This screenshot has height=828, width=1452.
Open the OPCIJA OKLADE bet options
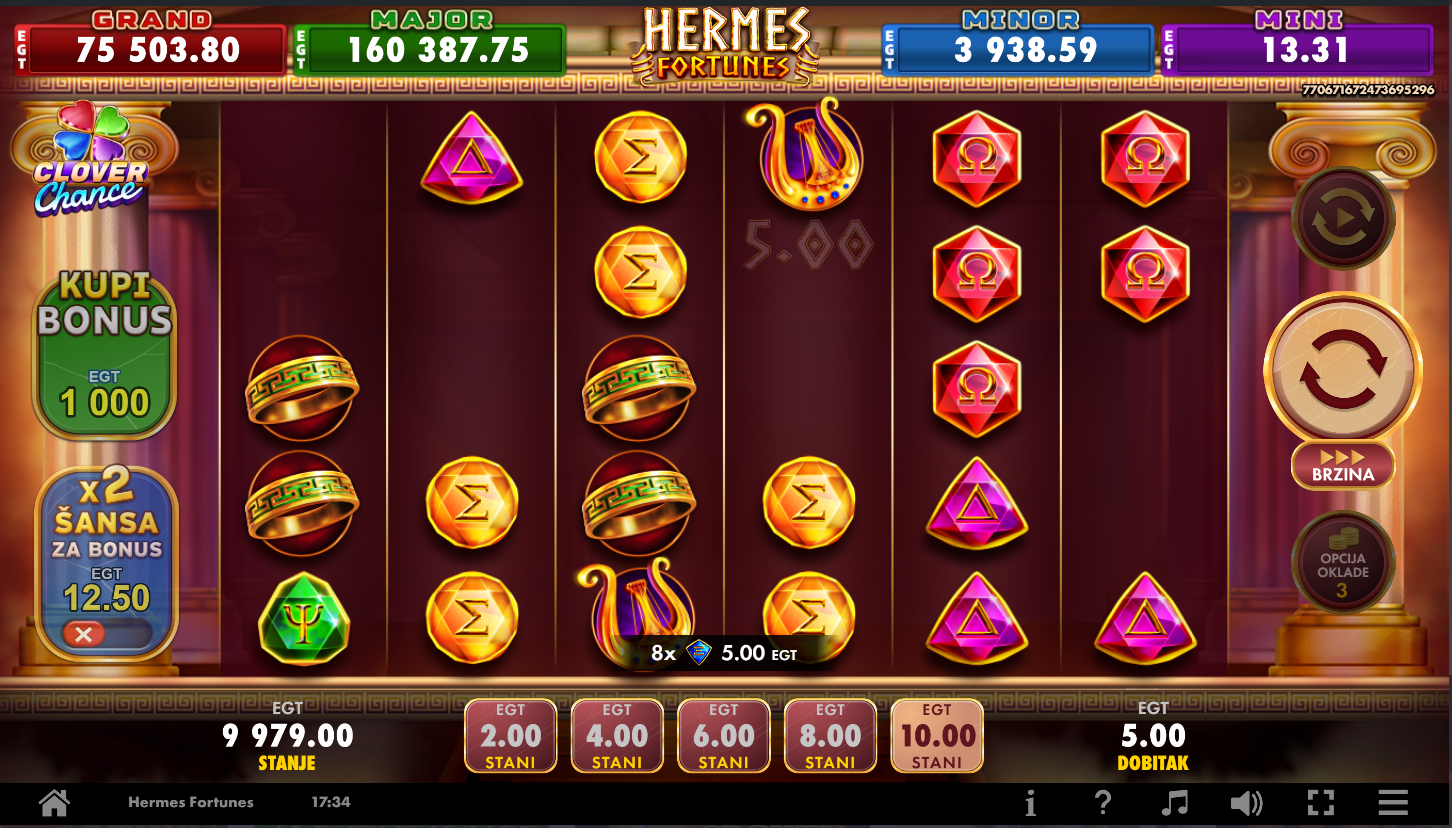click(x=1342, y=563)
